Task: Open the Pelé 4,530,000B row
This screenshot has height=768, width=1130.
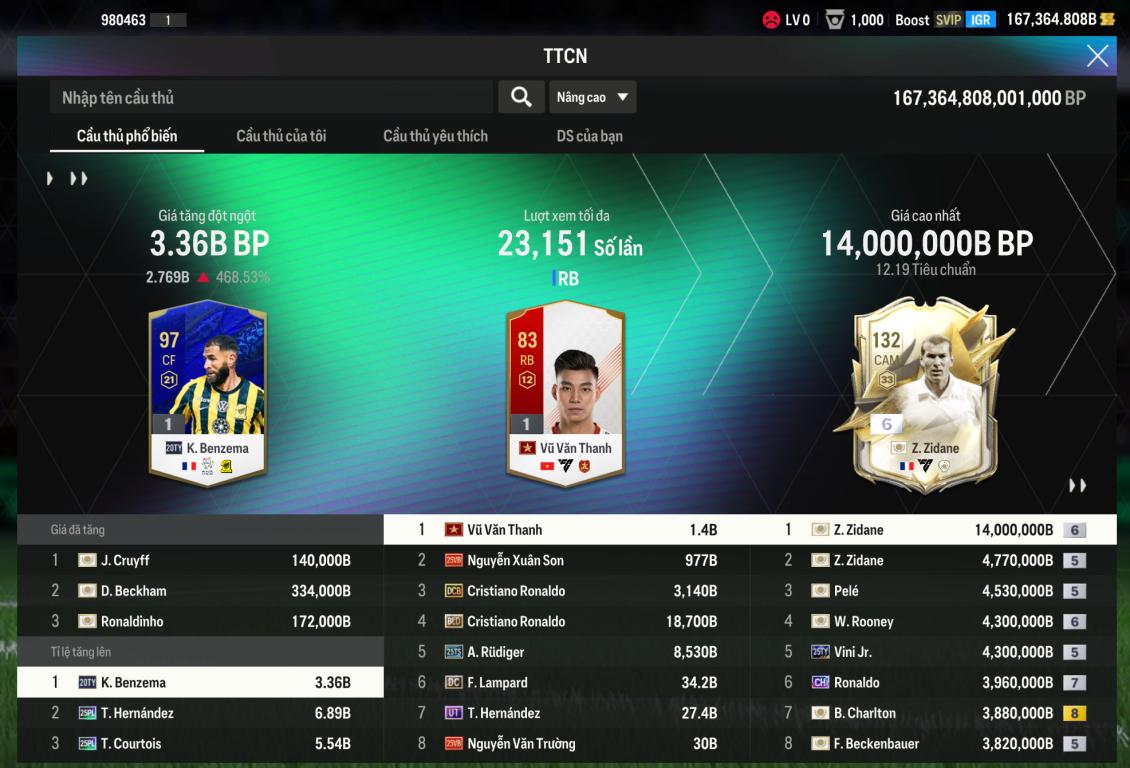Action: pos(933,591)
